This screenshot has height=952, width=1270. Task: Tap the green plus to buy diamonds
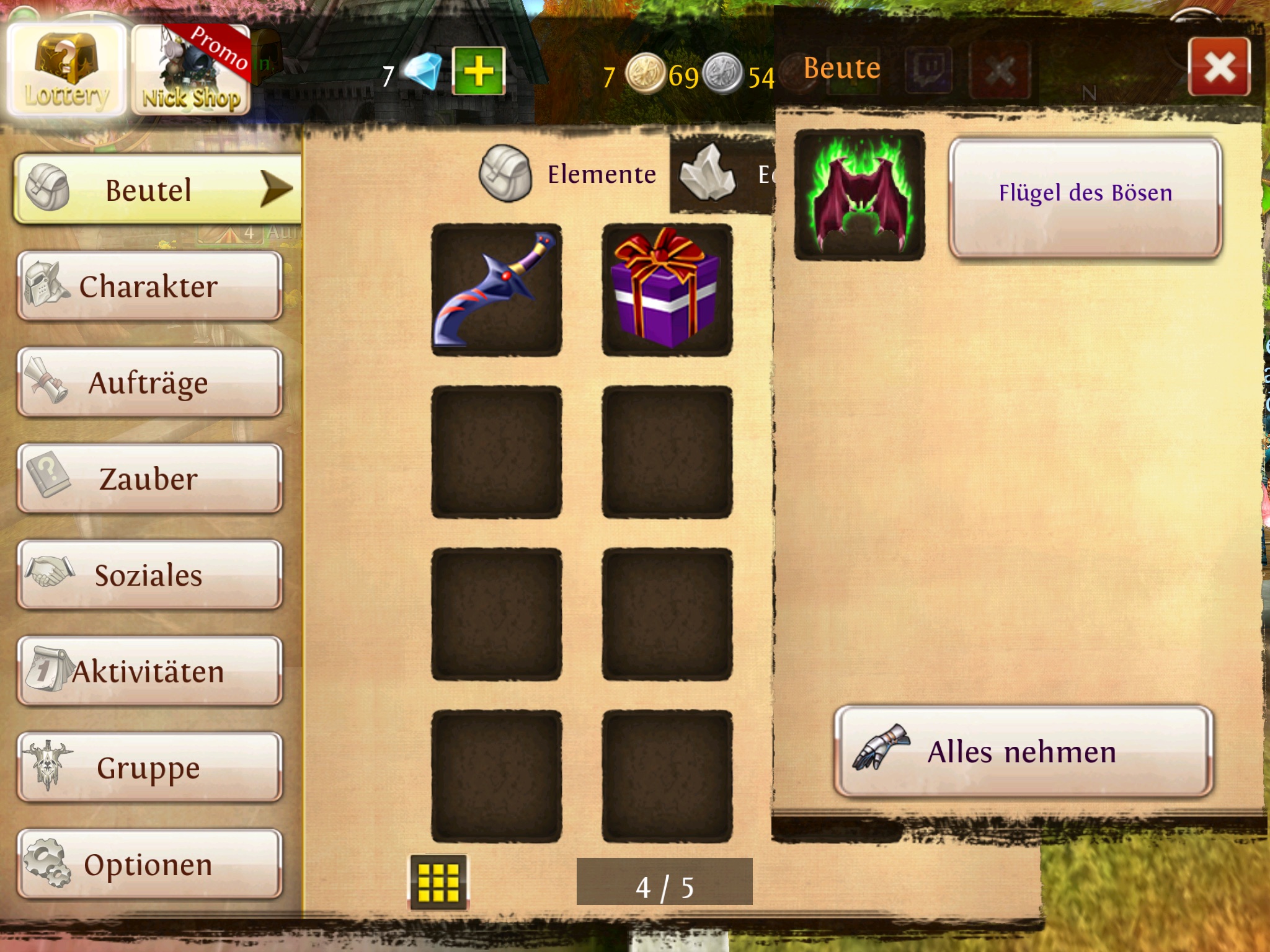click(478, 71)
